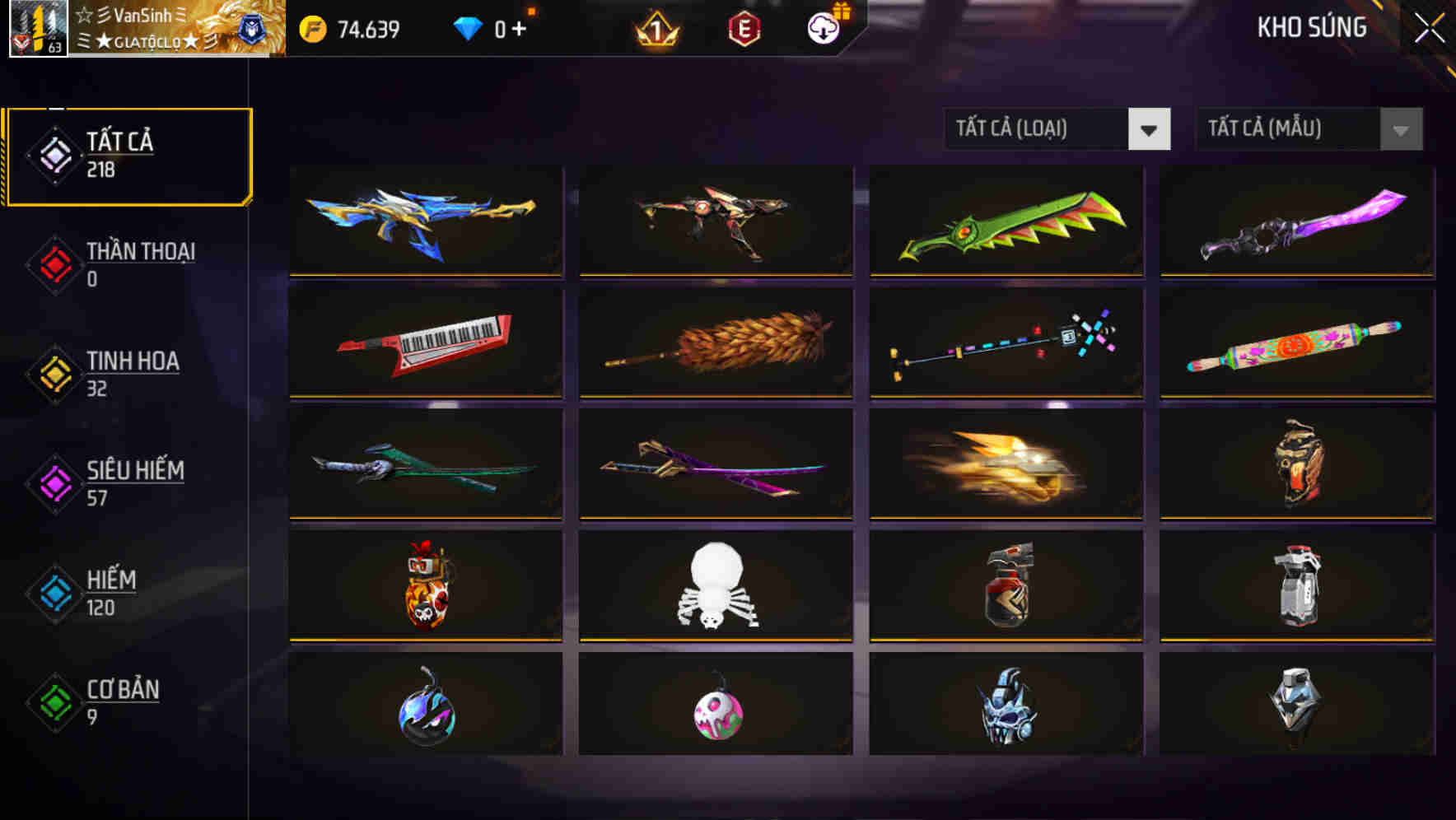Viewport: 1456px width, 820px height.
Task: Select the red keytar weapon thumbnail
Action: click(425, 343)
